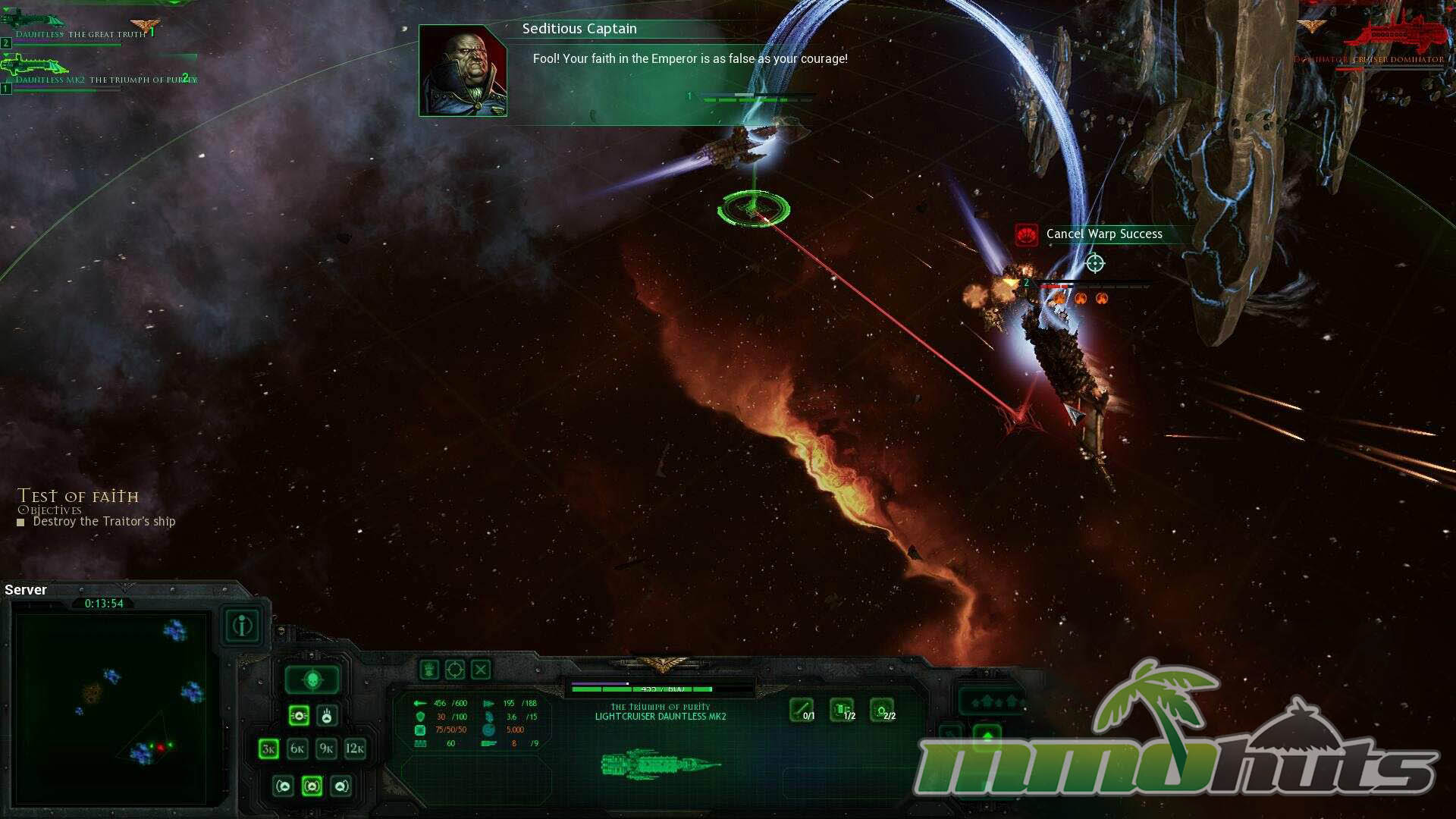Viewport: 1456px width, 819px height.
Task: Click the Seditious Captain portrait
Action: pos(463,71)
